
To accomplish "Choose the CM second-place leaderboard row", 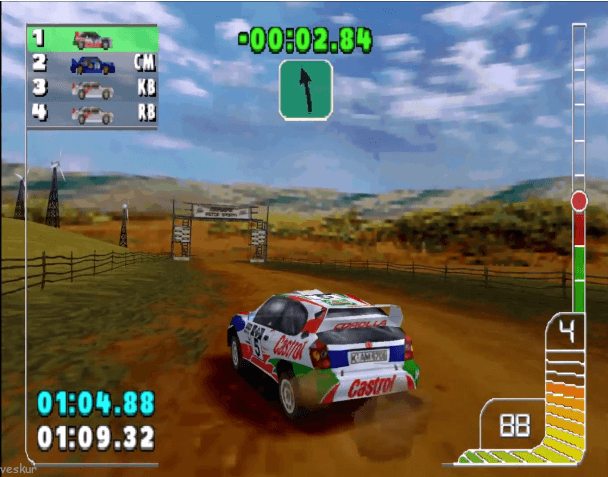I will [93, 64].
